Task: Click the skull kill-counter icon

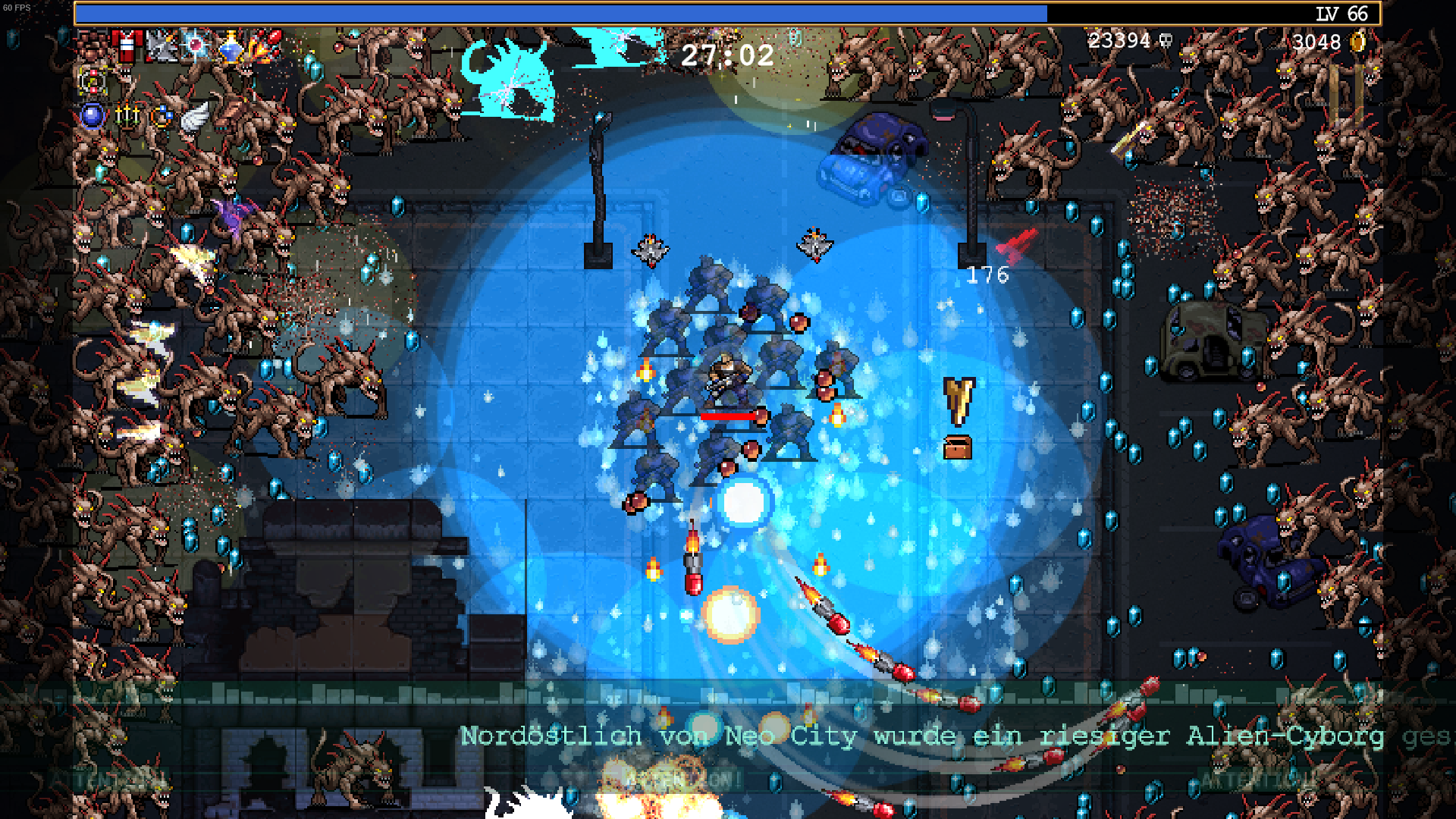Action: point(1165,42)
